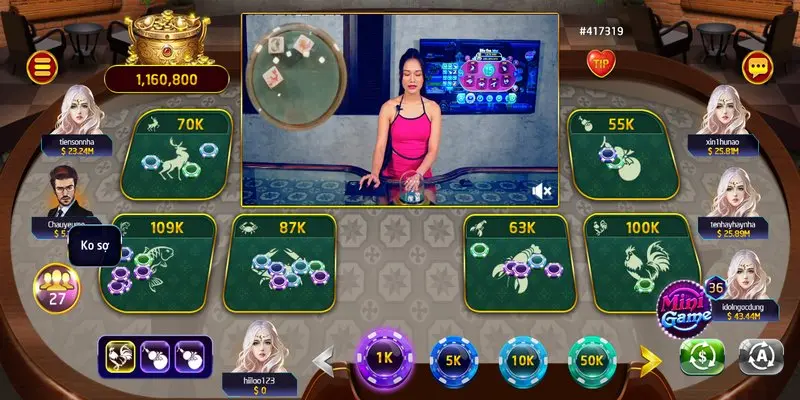Screen dimensions: 800x400
Task: Open the chat speech bubble button
Action: (x=757, y=68)
